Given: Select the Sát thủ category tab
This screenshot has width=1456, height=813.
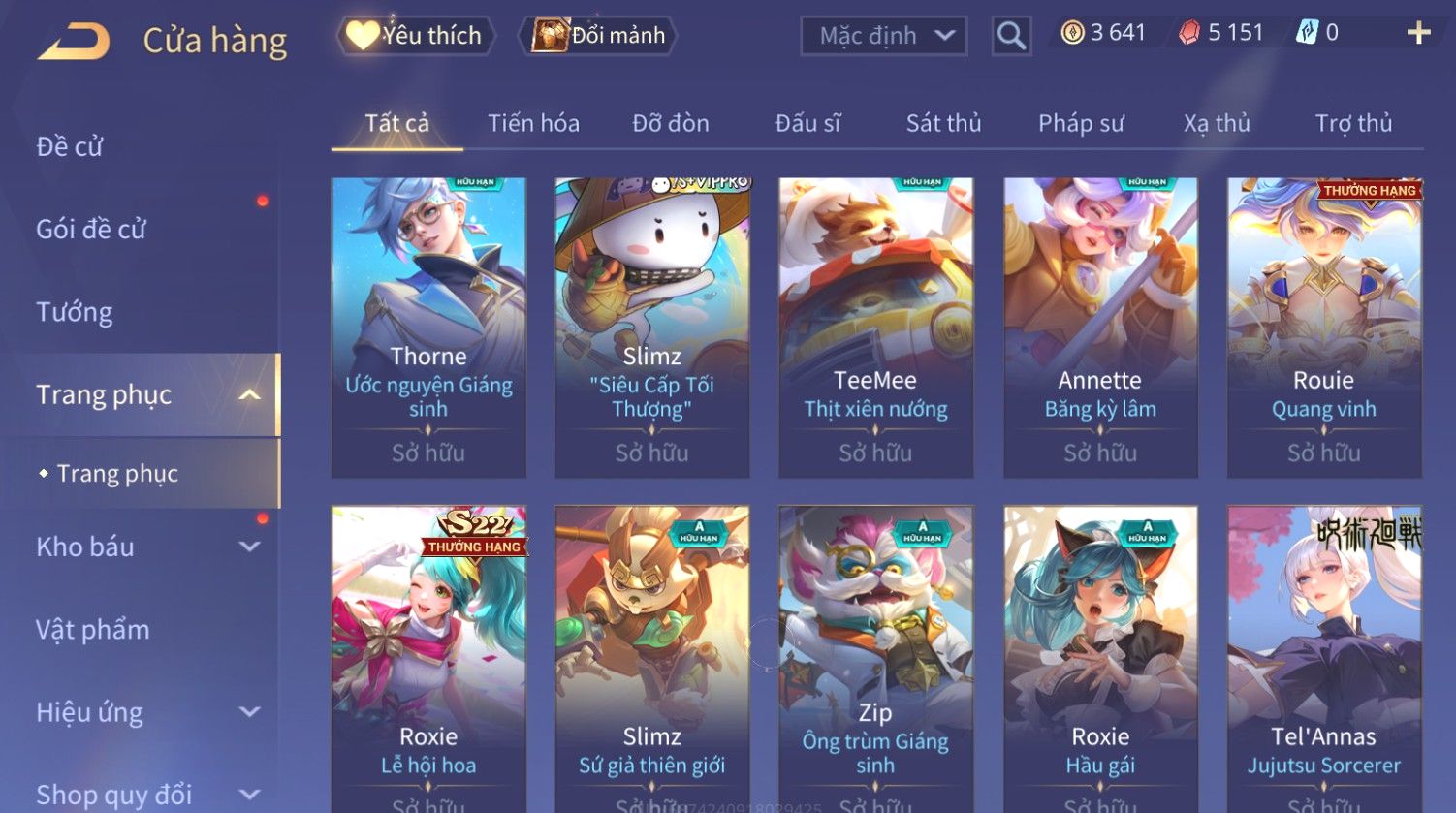Looking at the screenshot, I should pos(943,123).
